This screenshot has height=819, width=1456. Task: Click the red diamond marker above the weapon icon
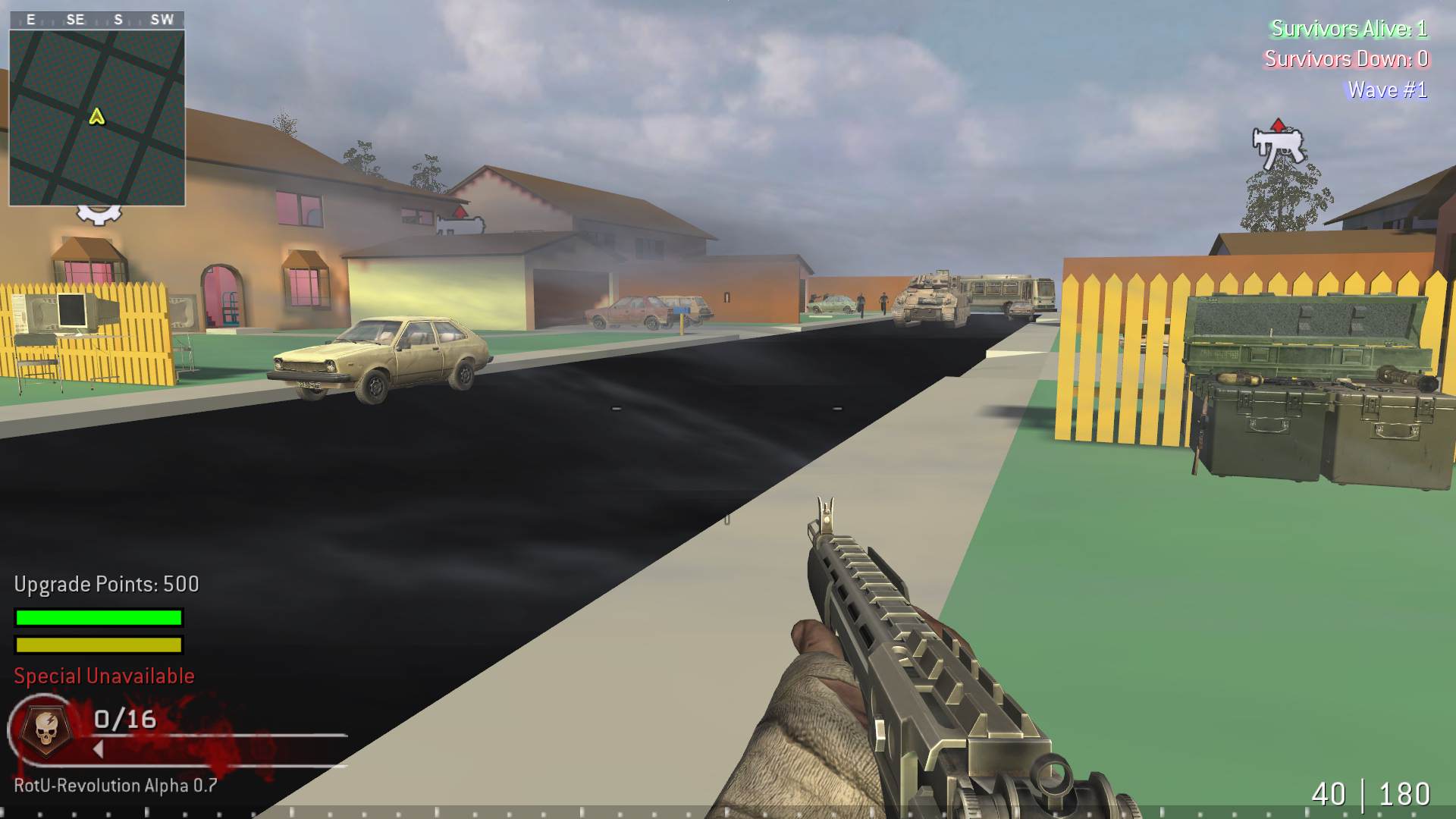(1279, 126)
